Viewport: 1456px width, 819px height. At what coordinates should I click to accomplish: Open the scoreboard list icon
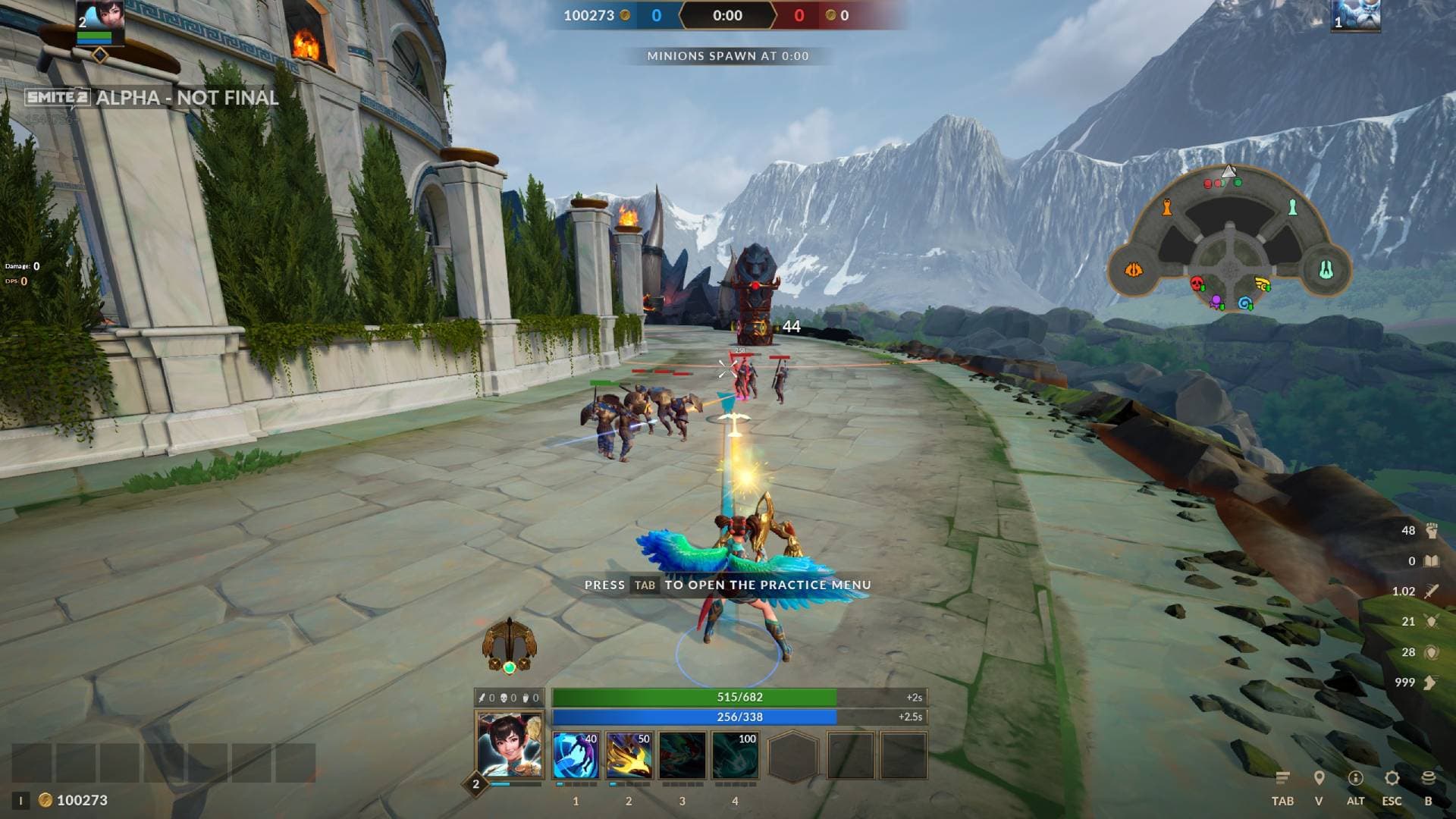[x=1282, y=778]
